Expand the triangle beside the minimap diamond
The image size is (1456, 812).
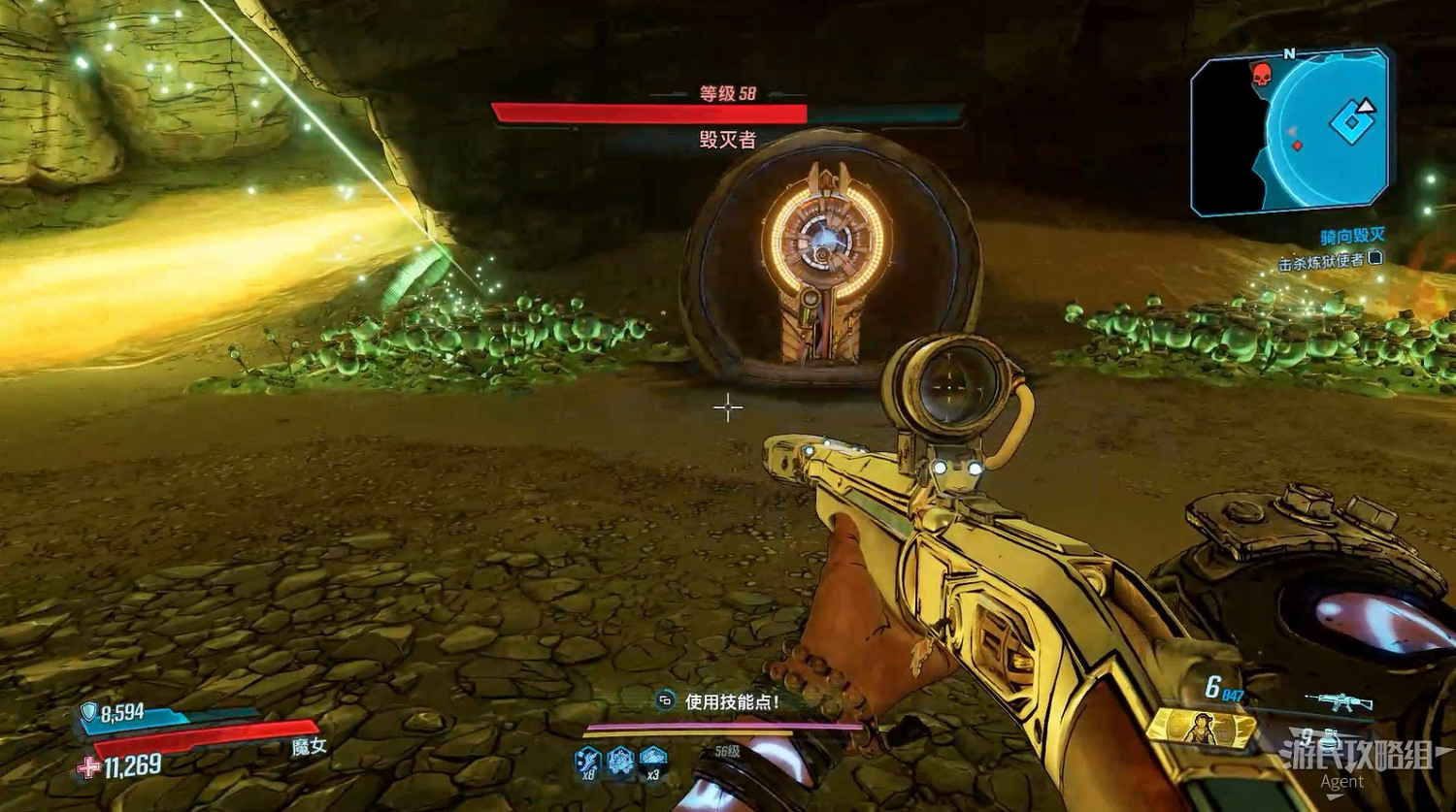click(x=1366, y=108)
